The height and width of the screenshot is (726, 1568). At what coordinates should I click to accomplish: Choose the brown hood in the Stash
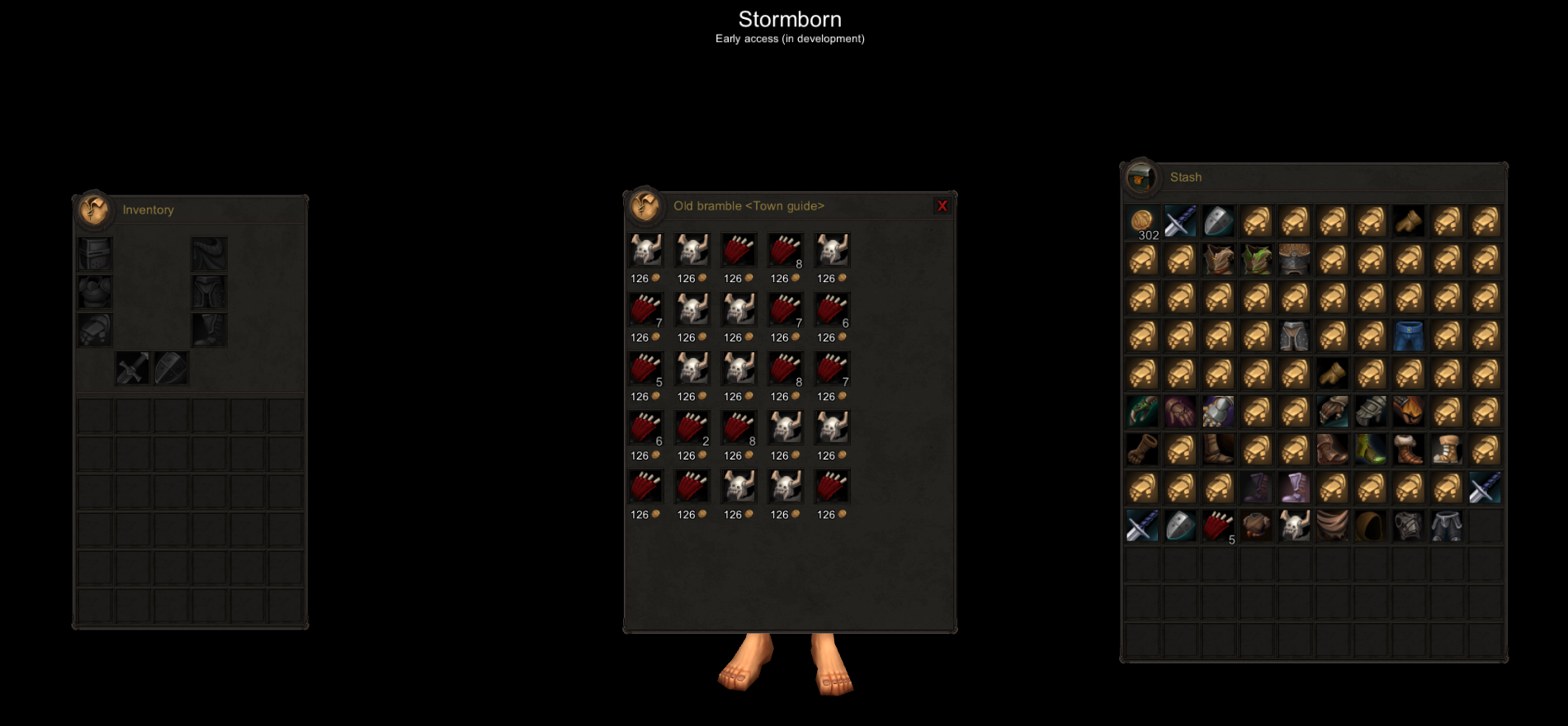(x=1370, y=526)
